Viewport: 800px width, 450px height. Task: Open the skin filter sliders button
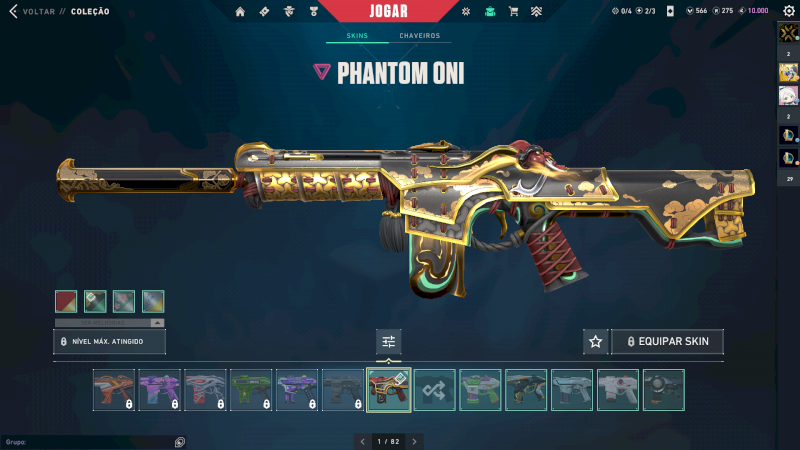(x=389, y=342)
